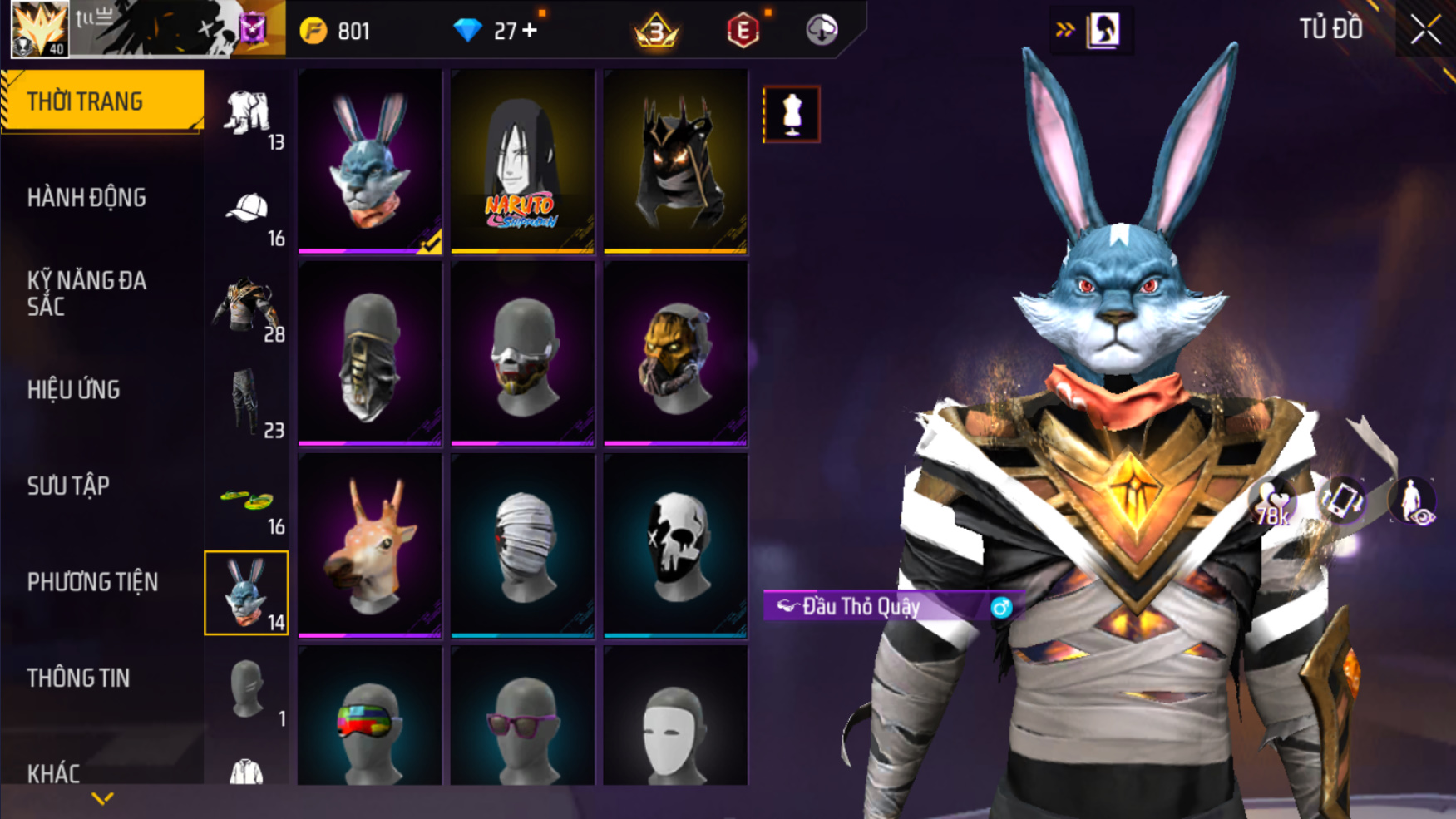Click the player profile avatar

pyautogui.click(x=39, y=29)
